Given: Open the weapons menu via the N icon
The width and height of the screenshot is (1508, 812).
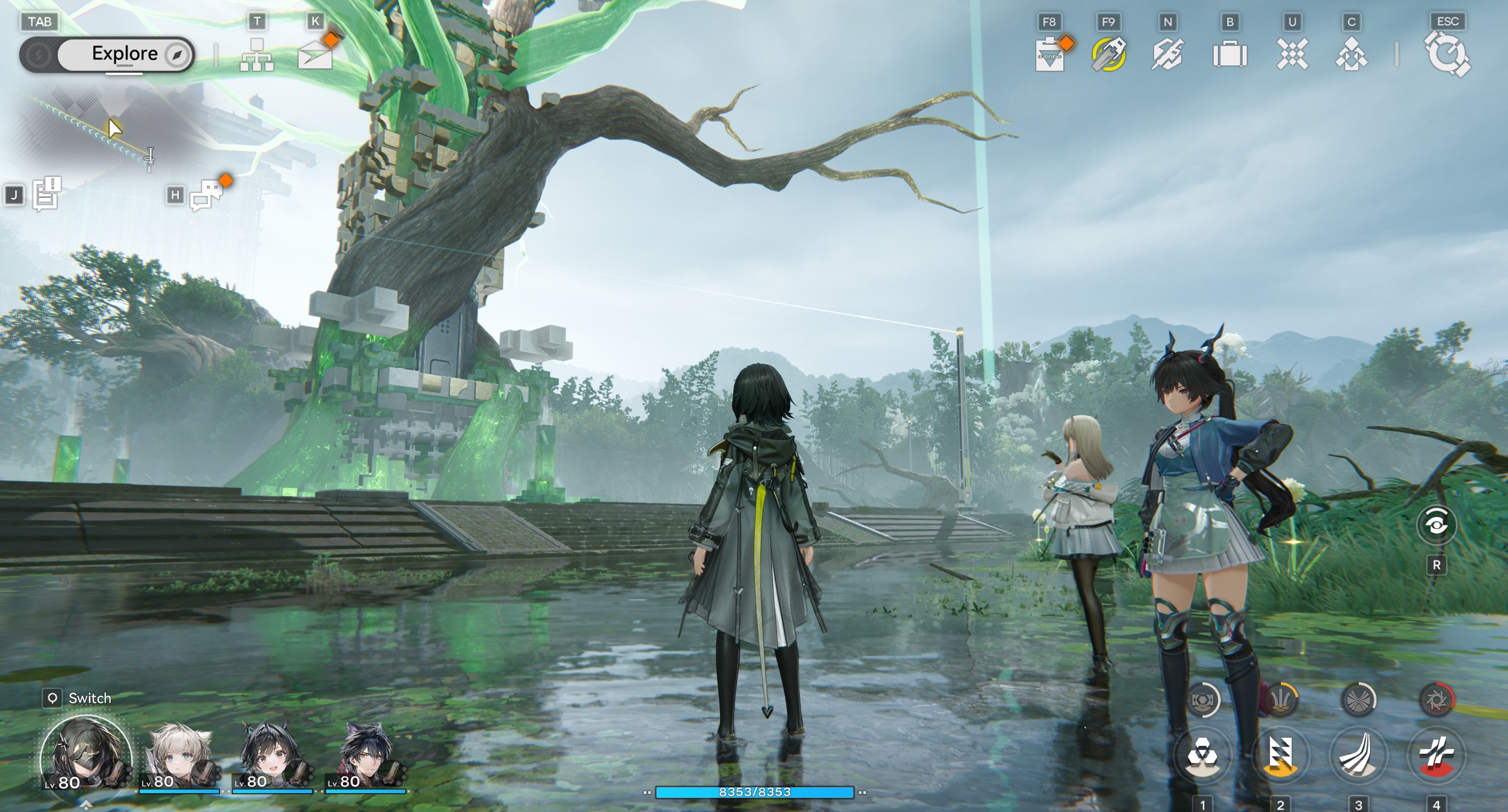Looking at the screenshot, I should point(1168,54).
